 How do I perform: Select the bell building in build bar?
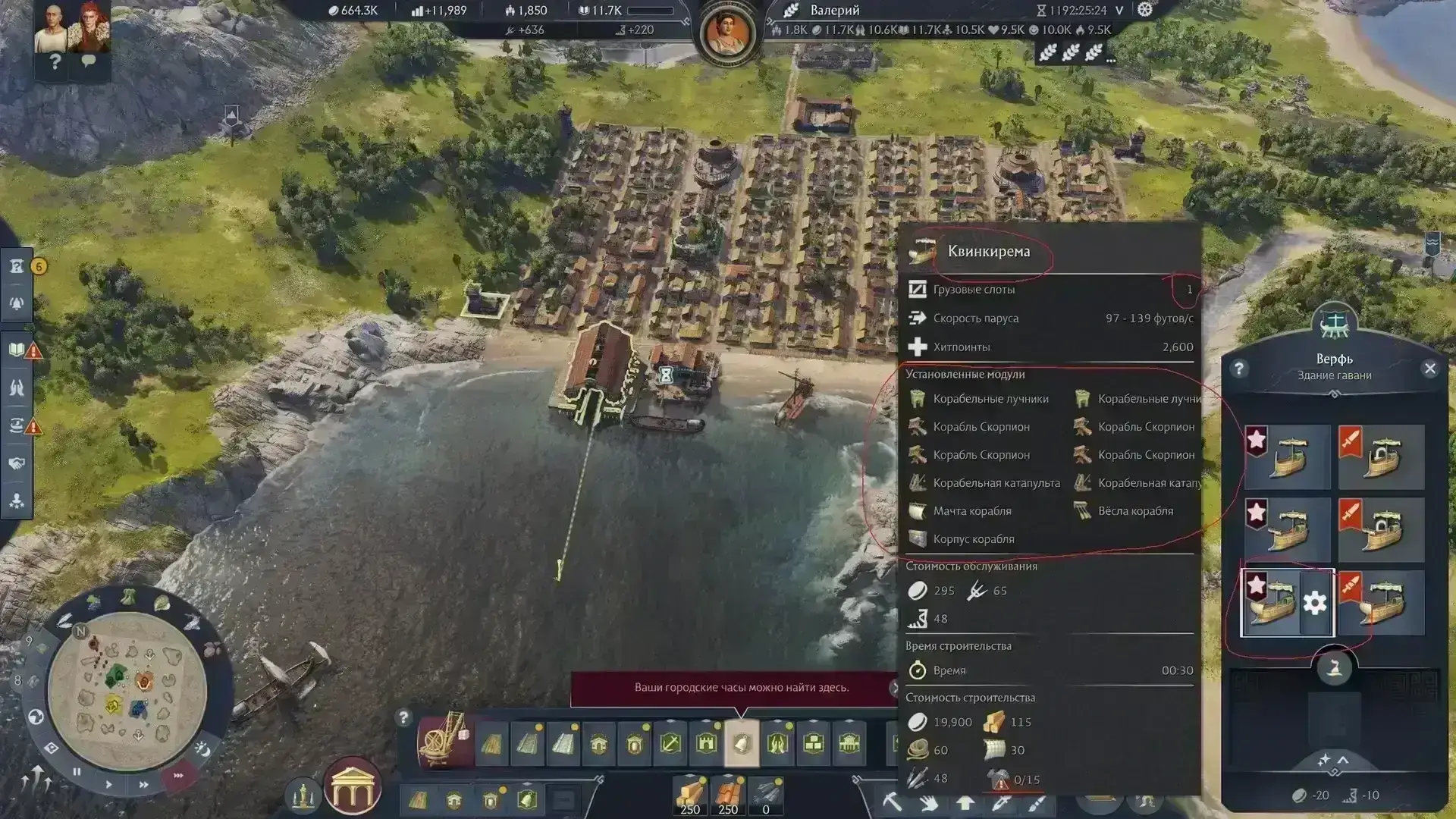(742, 743)
